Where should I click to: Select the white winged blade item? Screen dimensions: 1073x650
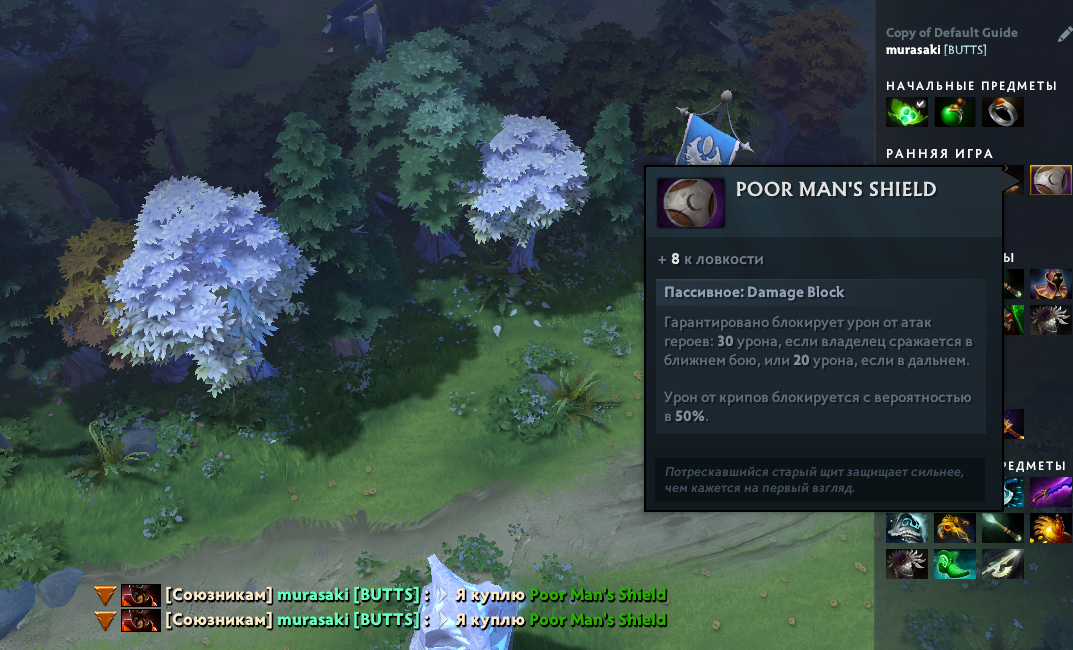pyautogui.click(x=1002, y=564)
